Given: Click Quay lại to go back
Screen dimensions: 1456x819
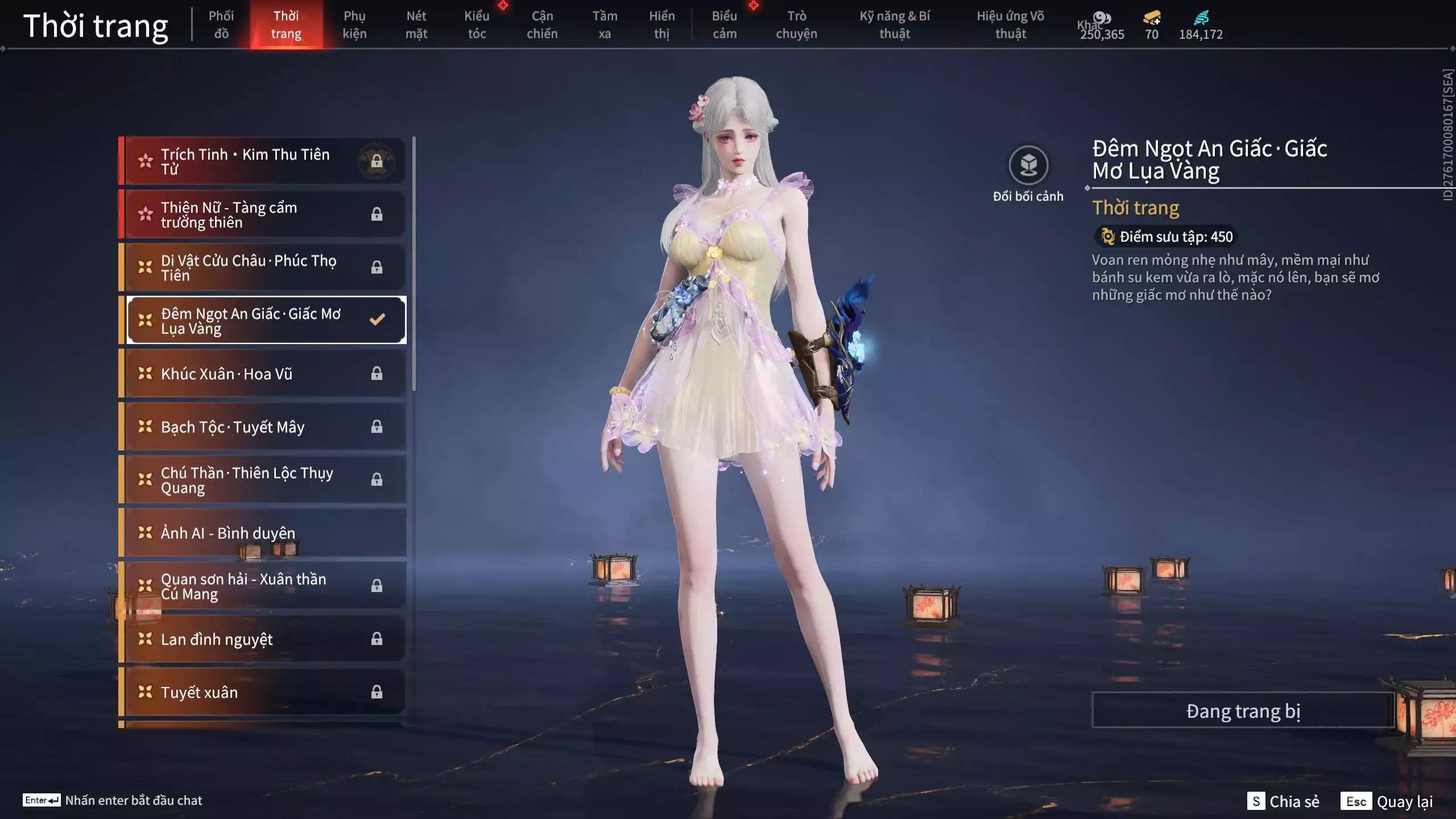Looking at the screenshot, I should (1404, 801).
